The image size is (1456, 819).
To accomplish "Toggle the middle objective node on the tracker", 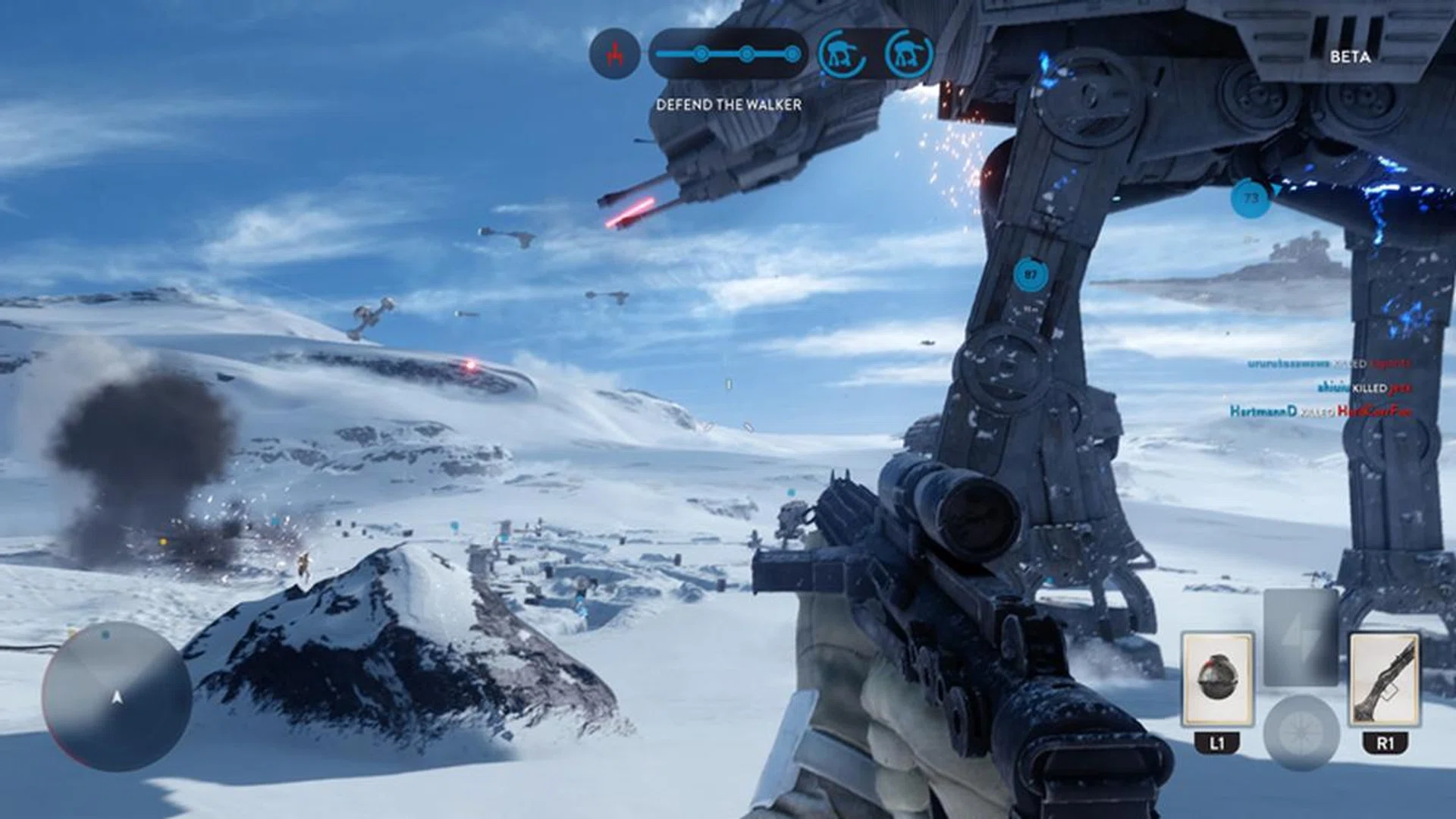I will point(747,53).
